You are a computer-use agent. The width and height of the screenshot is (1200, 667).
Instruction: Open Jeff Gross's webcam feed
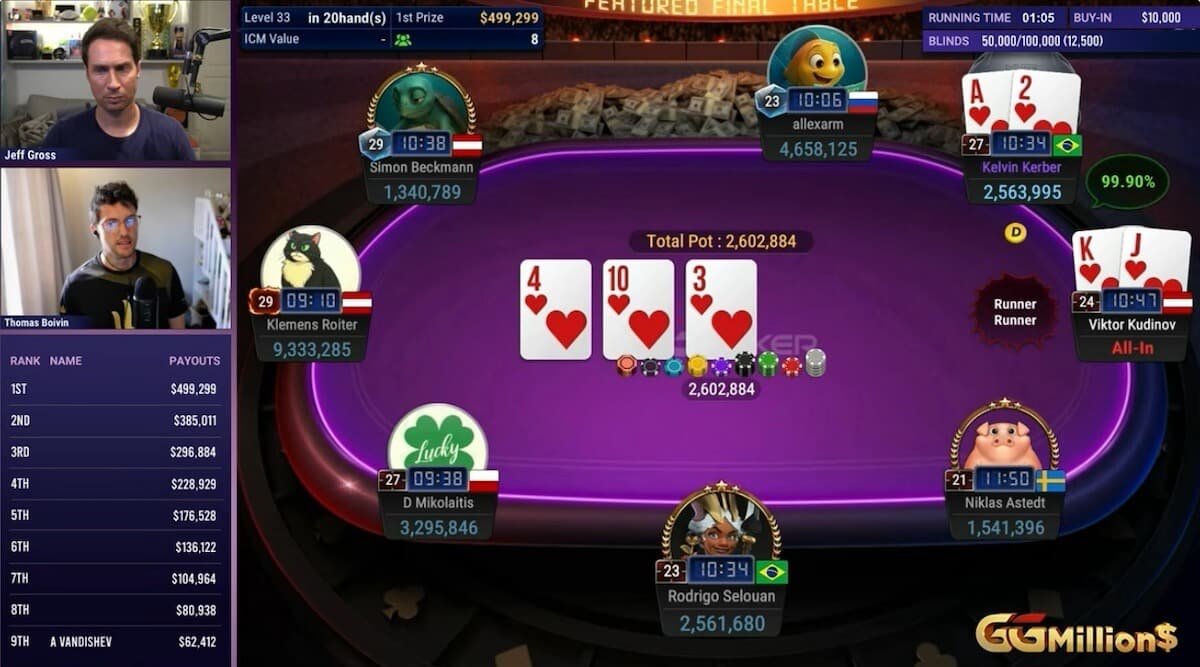[x=115, y=80]
